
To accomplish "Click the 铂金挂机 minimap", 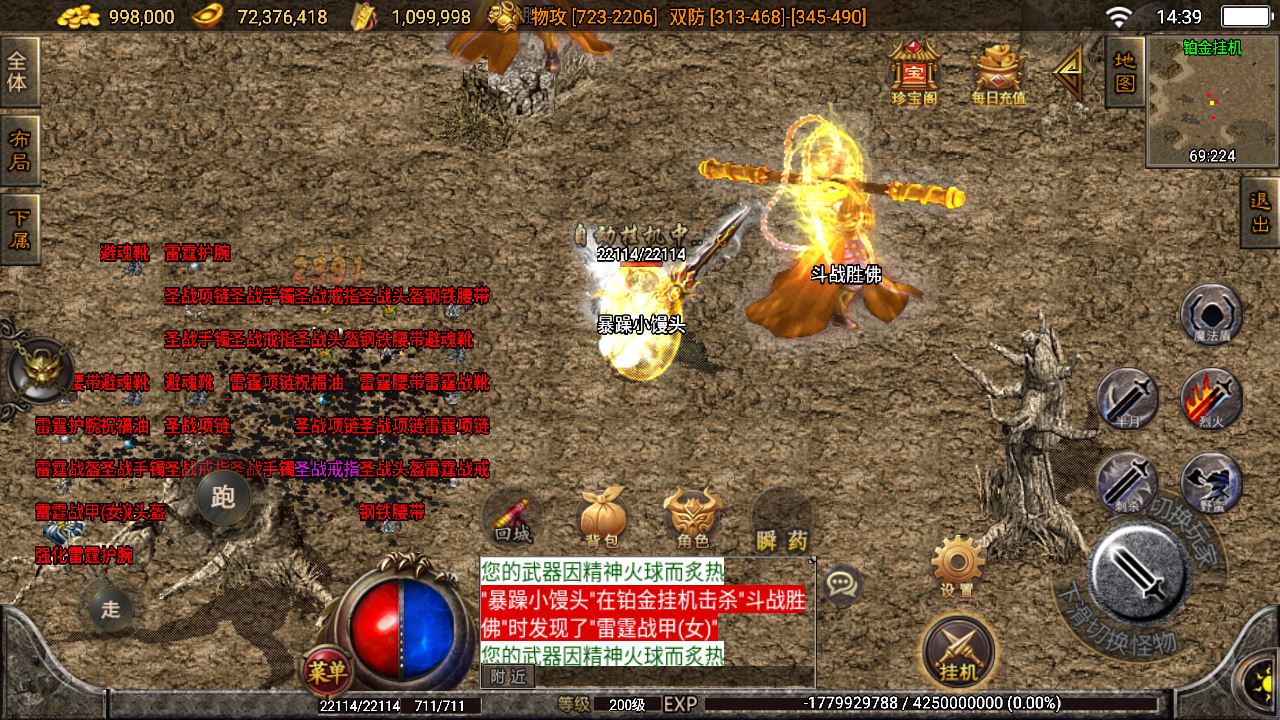I will pos(1210,102).
